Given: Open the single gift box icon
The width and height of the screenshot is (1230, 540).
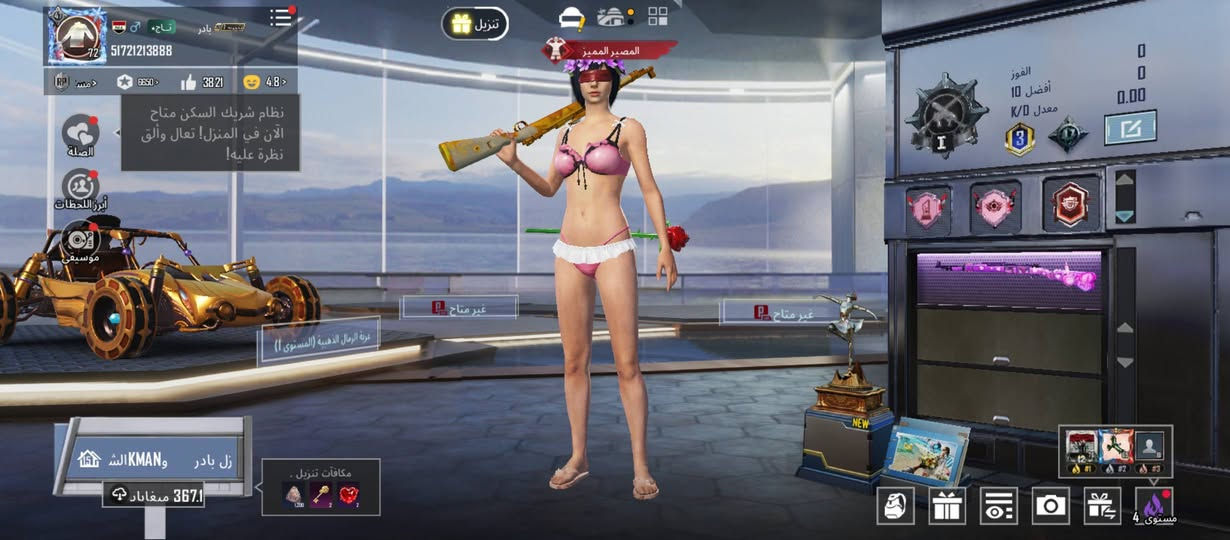Looking at the screenshot, I should tap(946, 506).
